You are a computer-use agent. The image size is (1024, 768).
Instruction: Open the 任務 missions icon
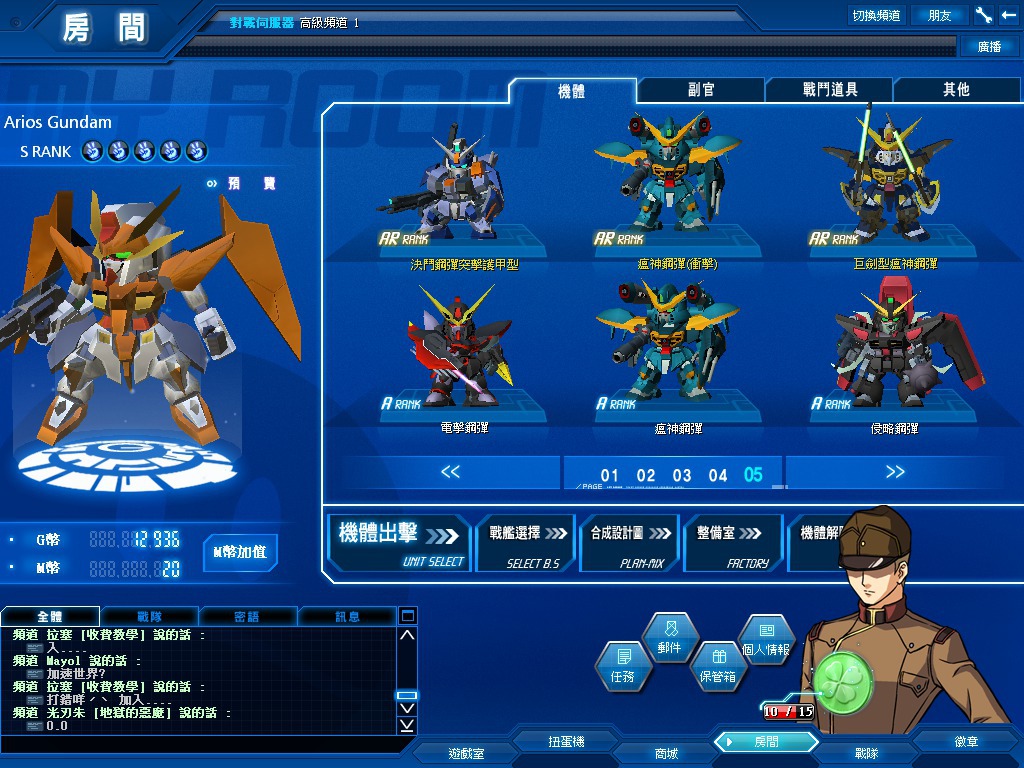[x=621, y=666]
